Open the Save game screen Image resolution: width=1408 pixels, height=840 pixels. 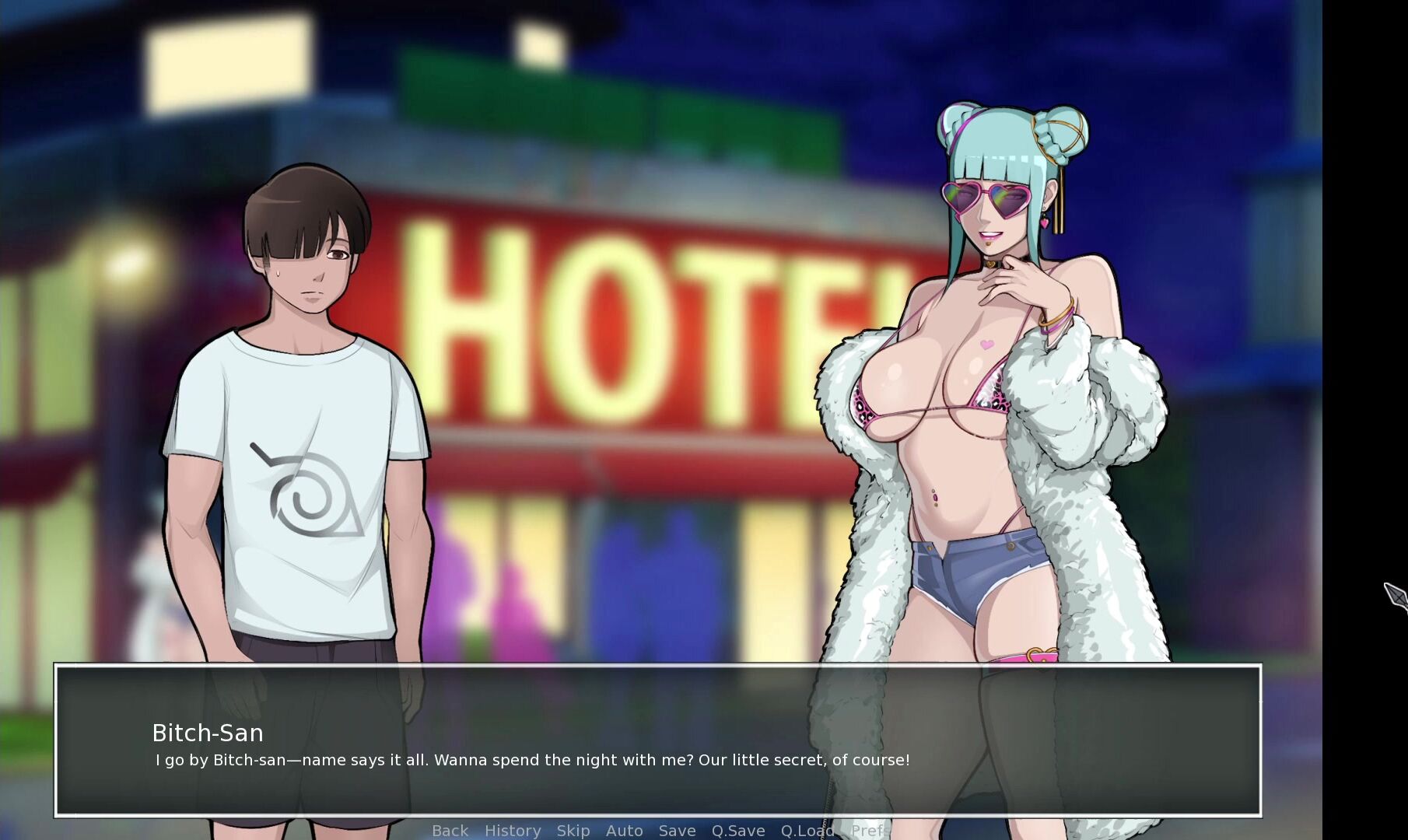coord(677,831)
